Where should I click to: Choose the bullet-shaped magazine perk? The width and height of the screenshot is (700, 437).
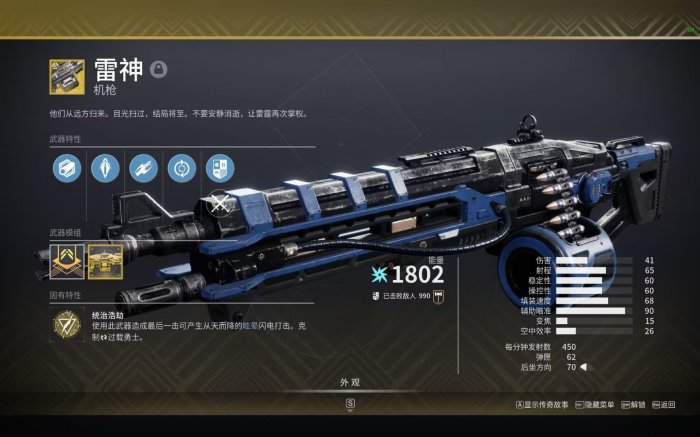105,167
